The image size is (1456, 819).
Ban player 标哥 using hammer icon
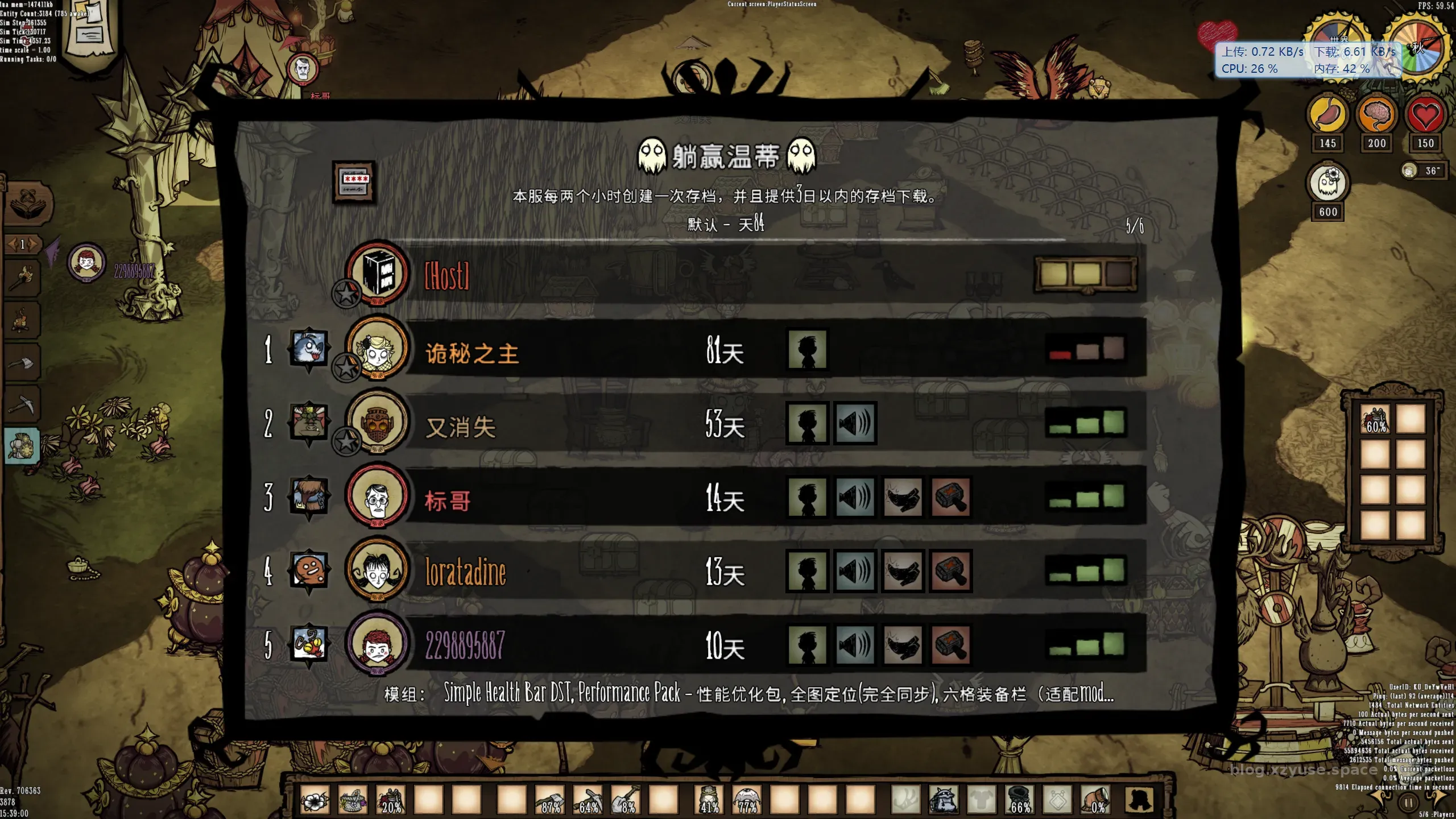950,497
